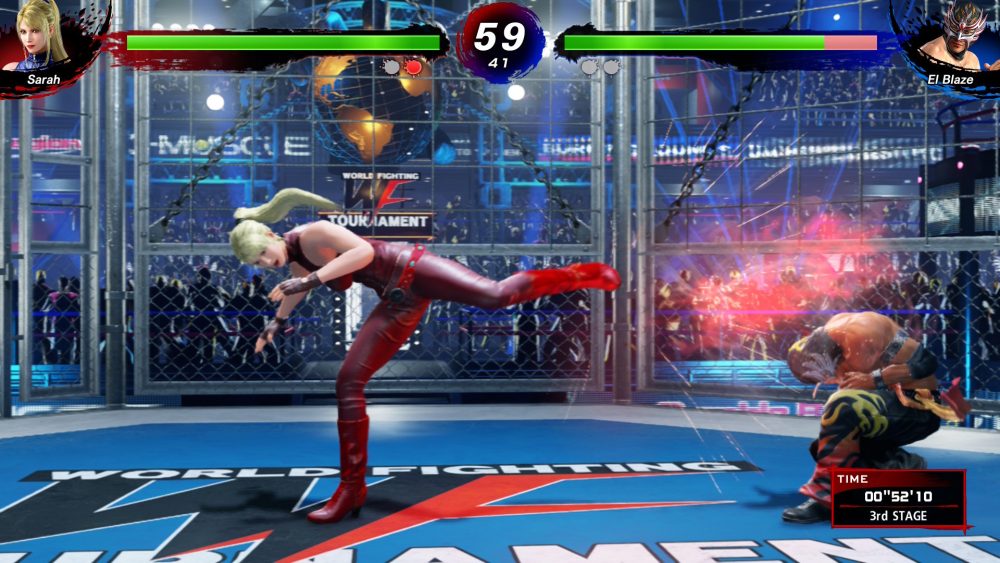Select El Blaze's character portrait

click(951, 38)
